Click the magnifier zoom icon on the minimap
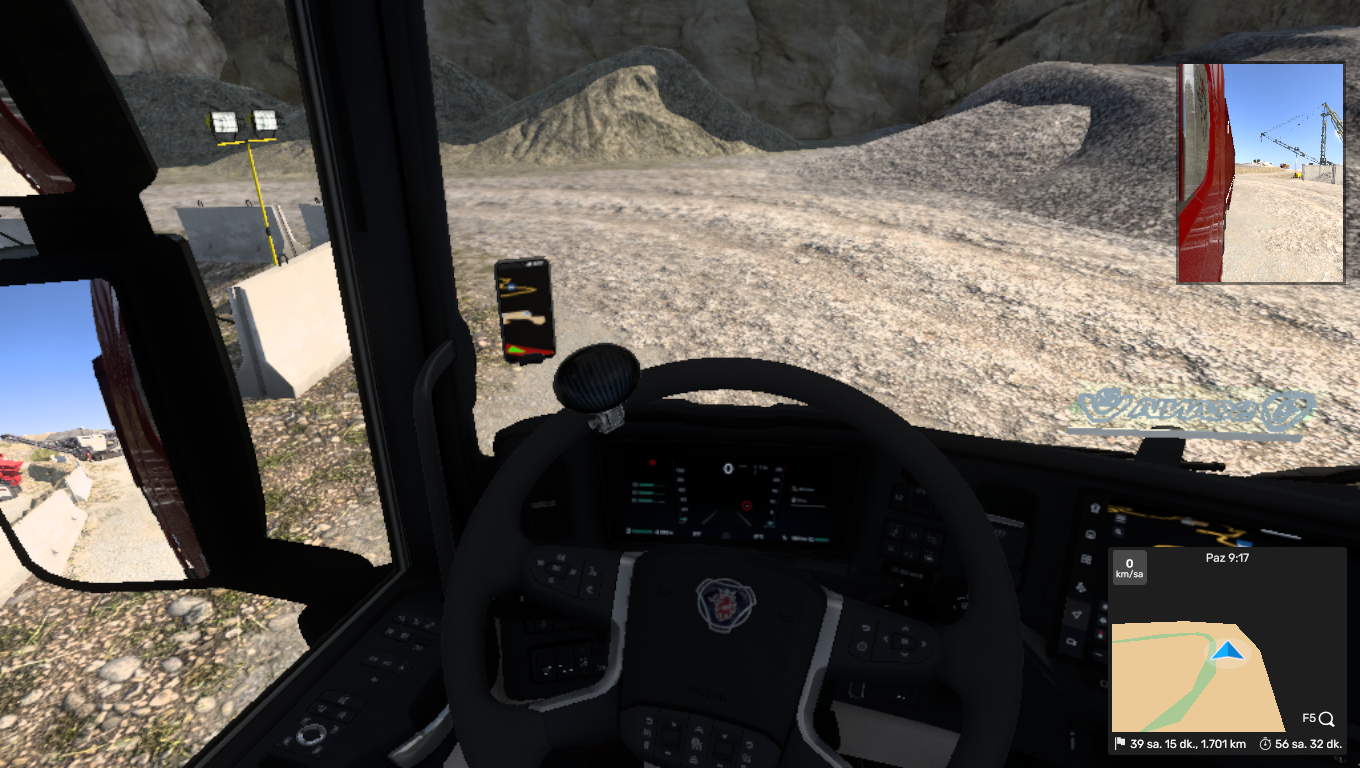Viewport: 1360px width, 768px height. click(x=1326, y=718)
